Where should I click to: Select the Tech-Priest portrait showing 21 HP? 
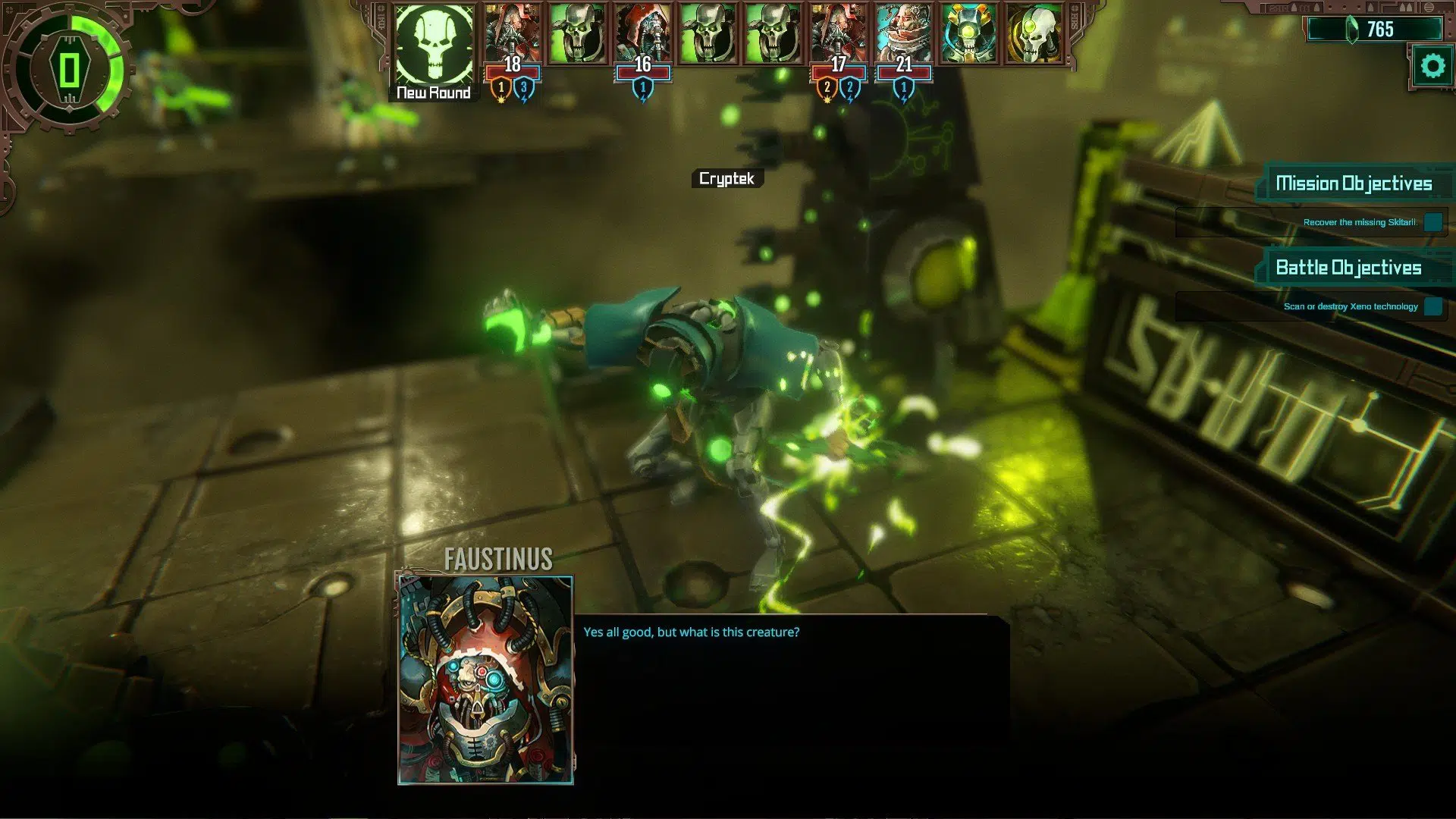click(902, 32)
